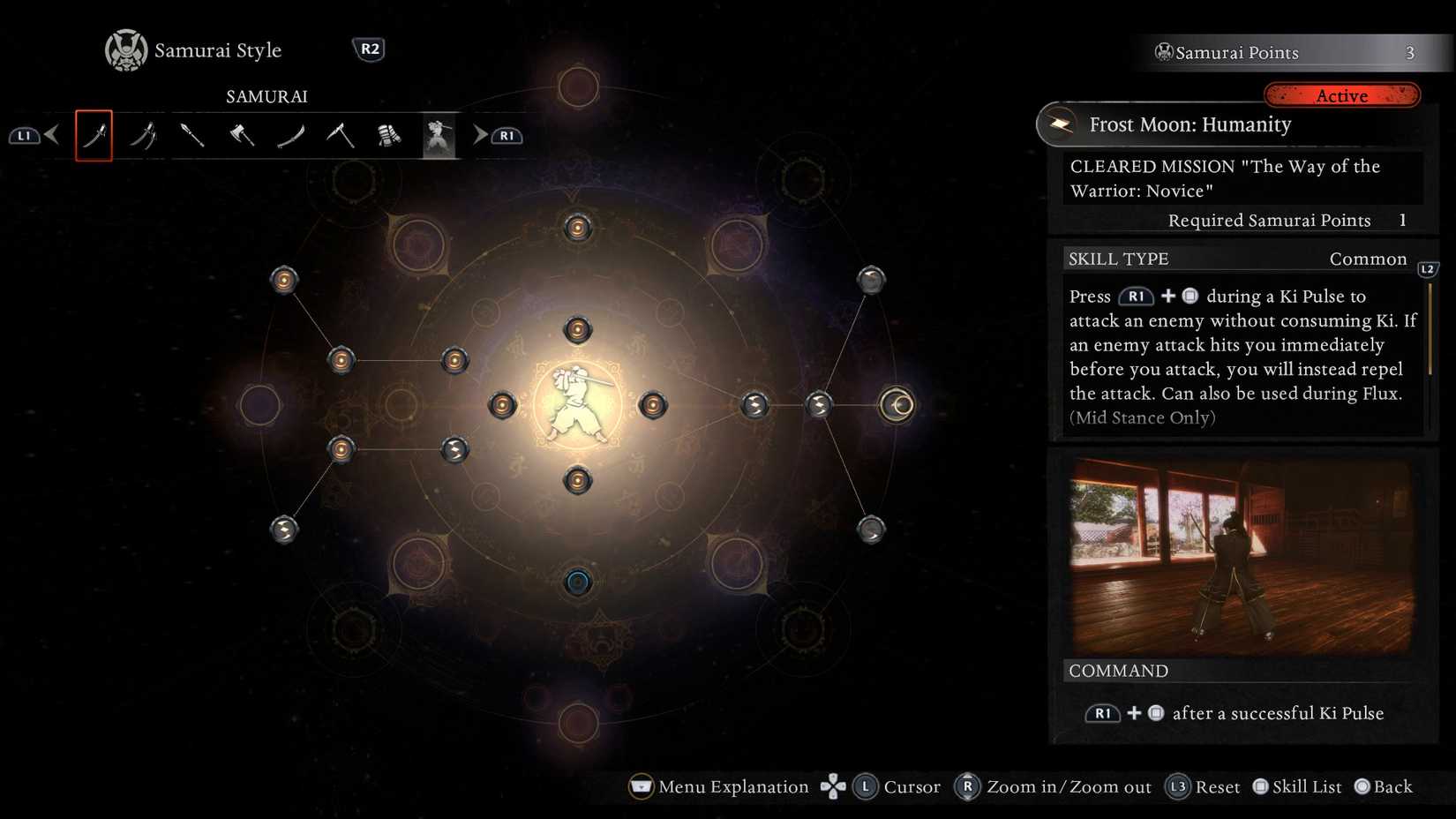The height and width of the screenshot is (819, 1456).
Task: Select the Axe weapon icon
Action: tap(242, 136)
